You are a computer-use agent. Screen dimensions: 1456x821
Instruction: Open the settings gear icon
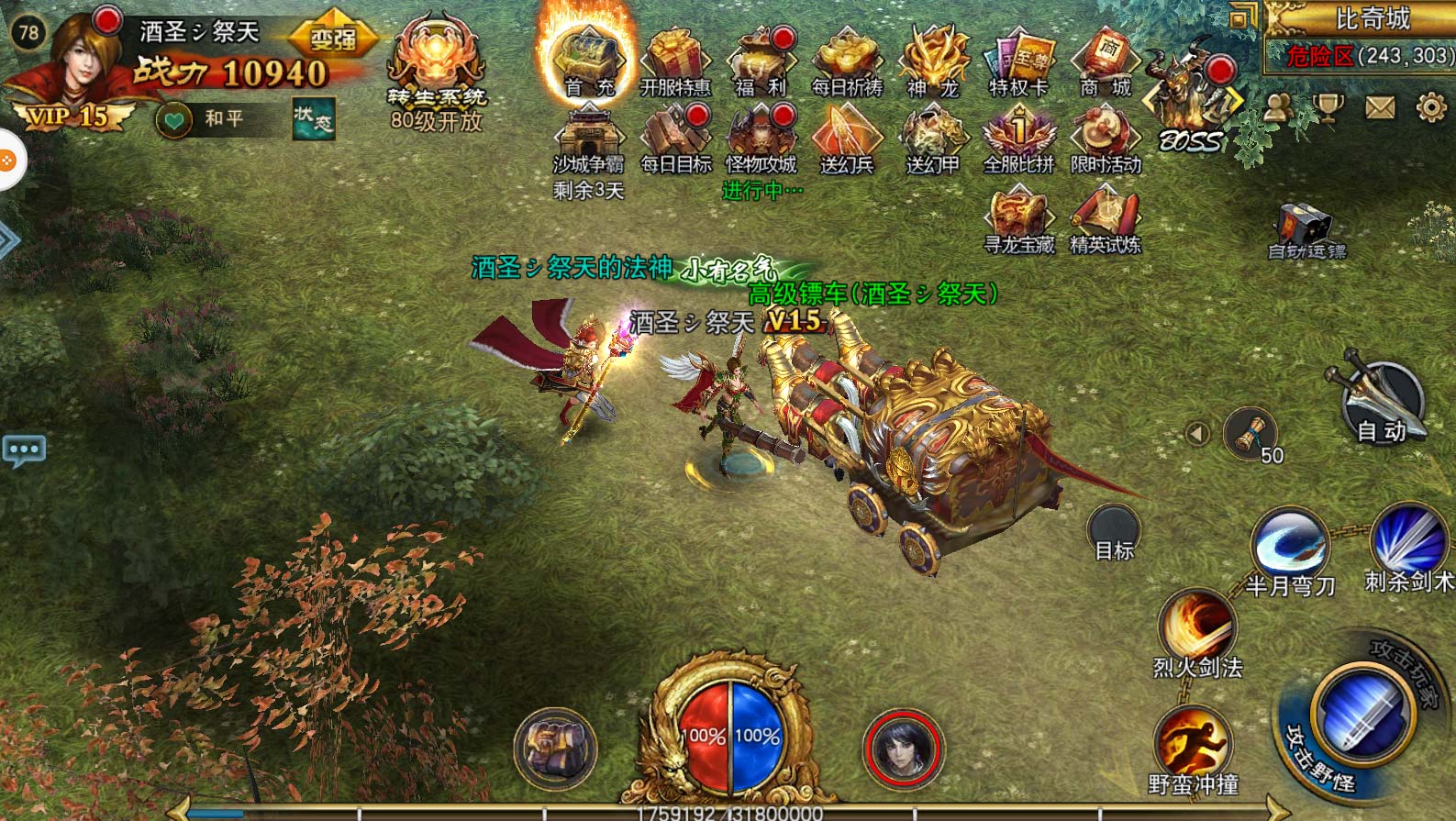[1431, 108]
